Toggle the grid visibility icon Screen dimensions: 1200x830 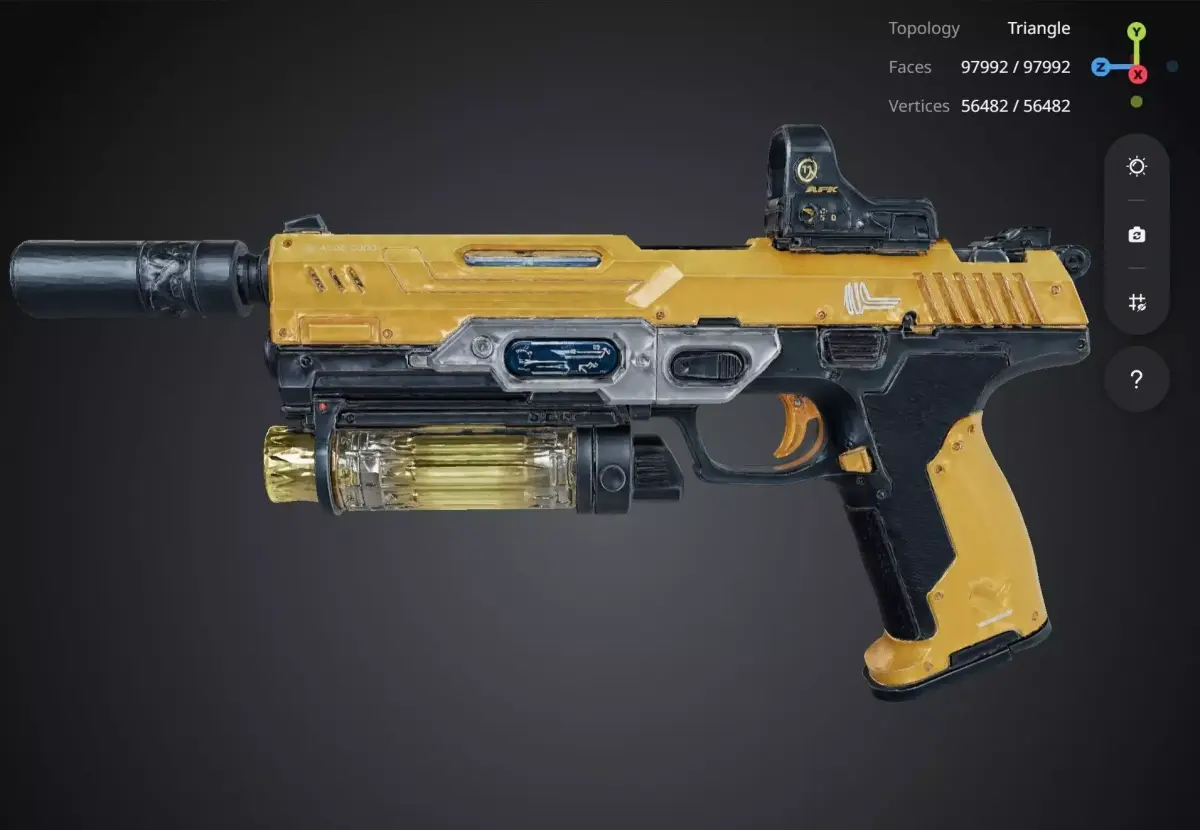tap(1136, 302)
